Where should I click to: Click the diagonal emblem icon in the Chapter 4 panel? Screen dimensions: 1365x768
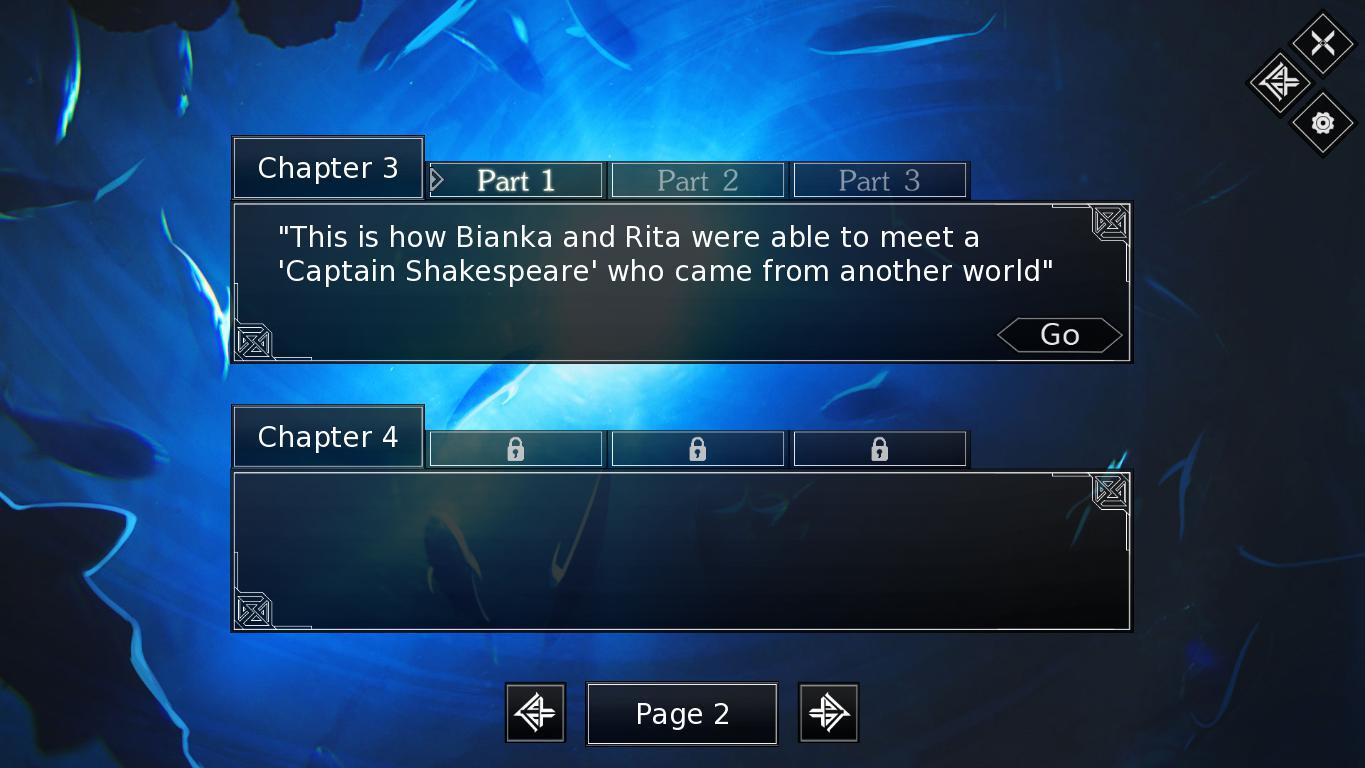(1108, 492)
